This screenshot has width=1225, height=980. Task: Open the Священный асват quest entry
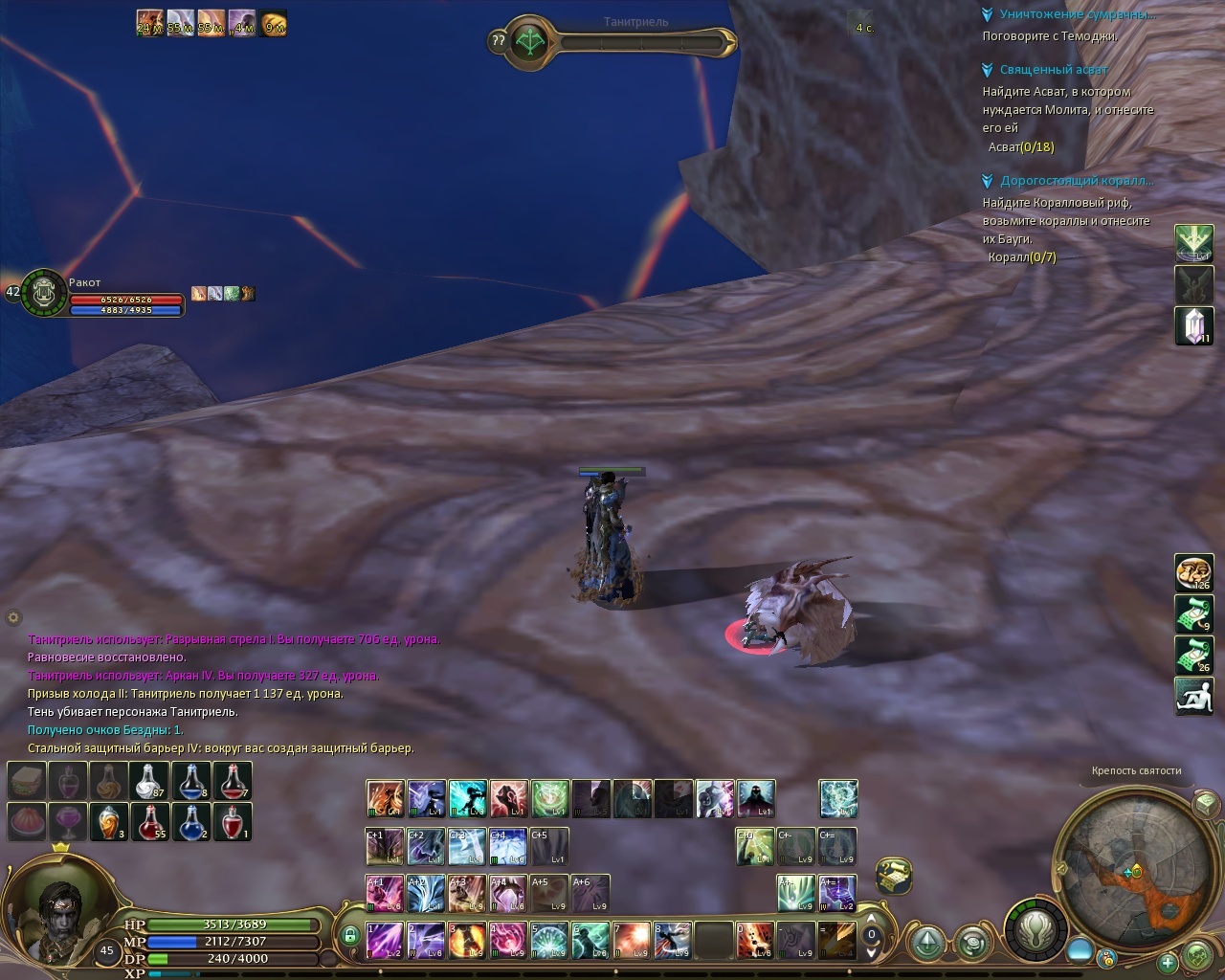click(1053, 70)
